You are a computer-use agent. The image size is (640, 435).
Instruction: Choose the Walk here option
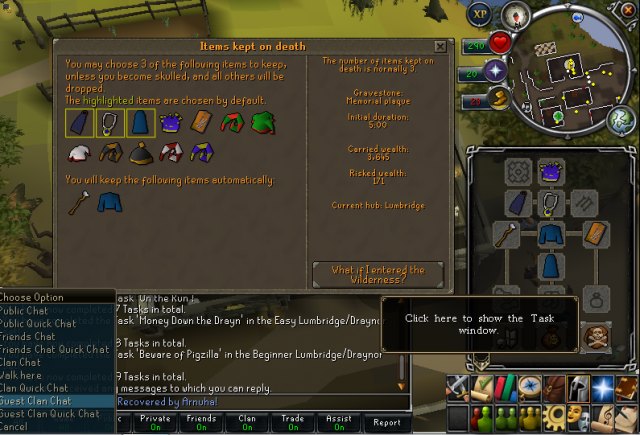(x=25, y=375)
